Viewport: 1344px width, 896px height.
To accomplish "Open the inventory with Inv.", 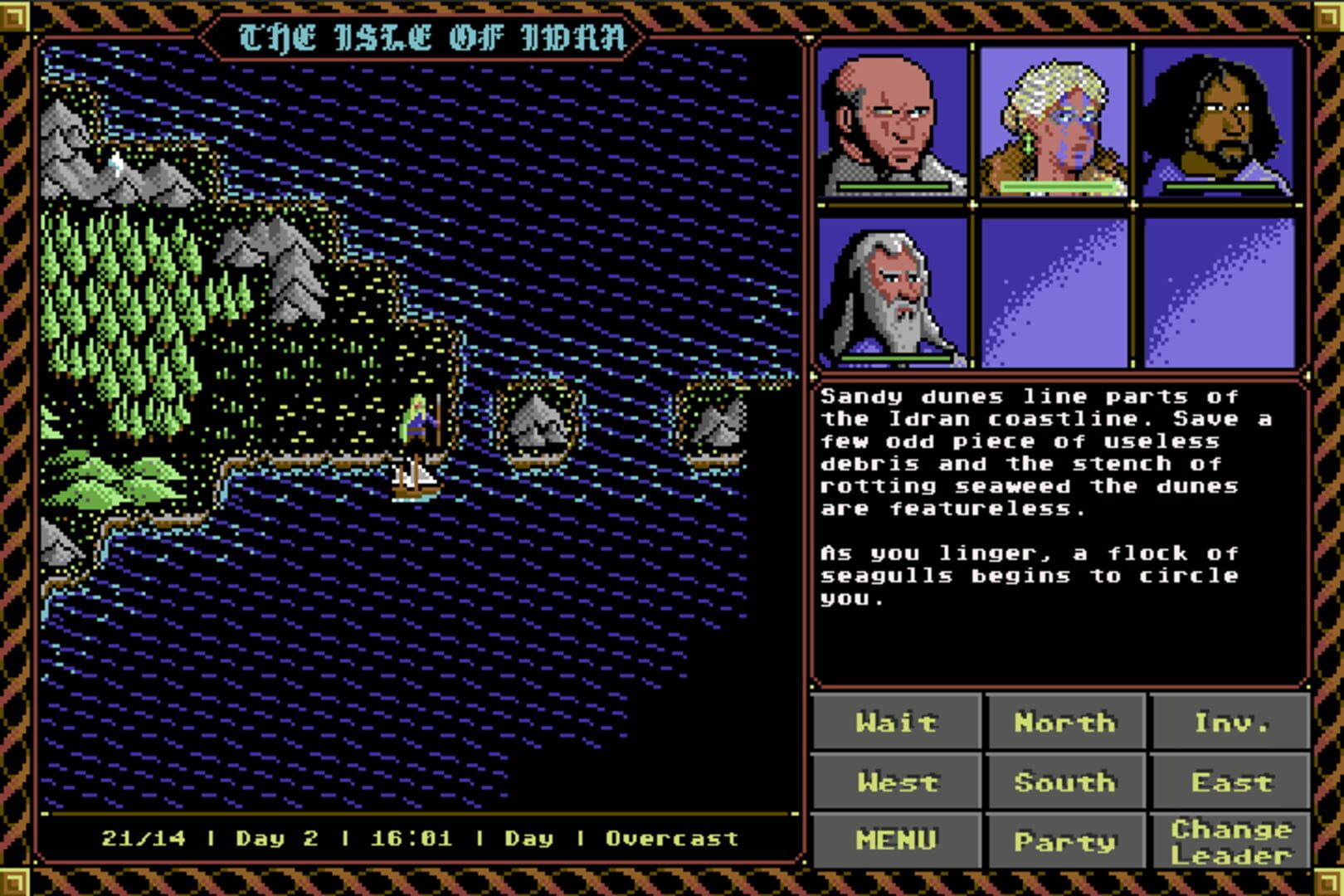I will (x=1230, y=722).
